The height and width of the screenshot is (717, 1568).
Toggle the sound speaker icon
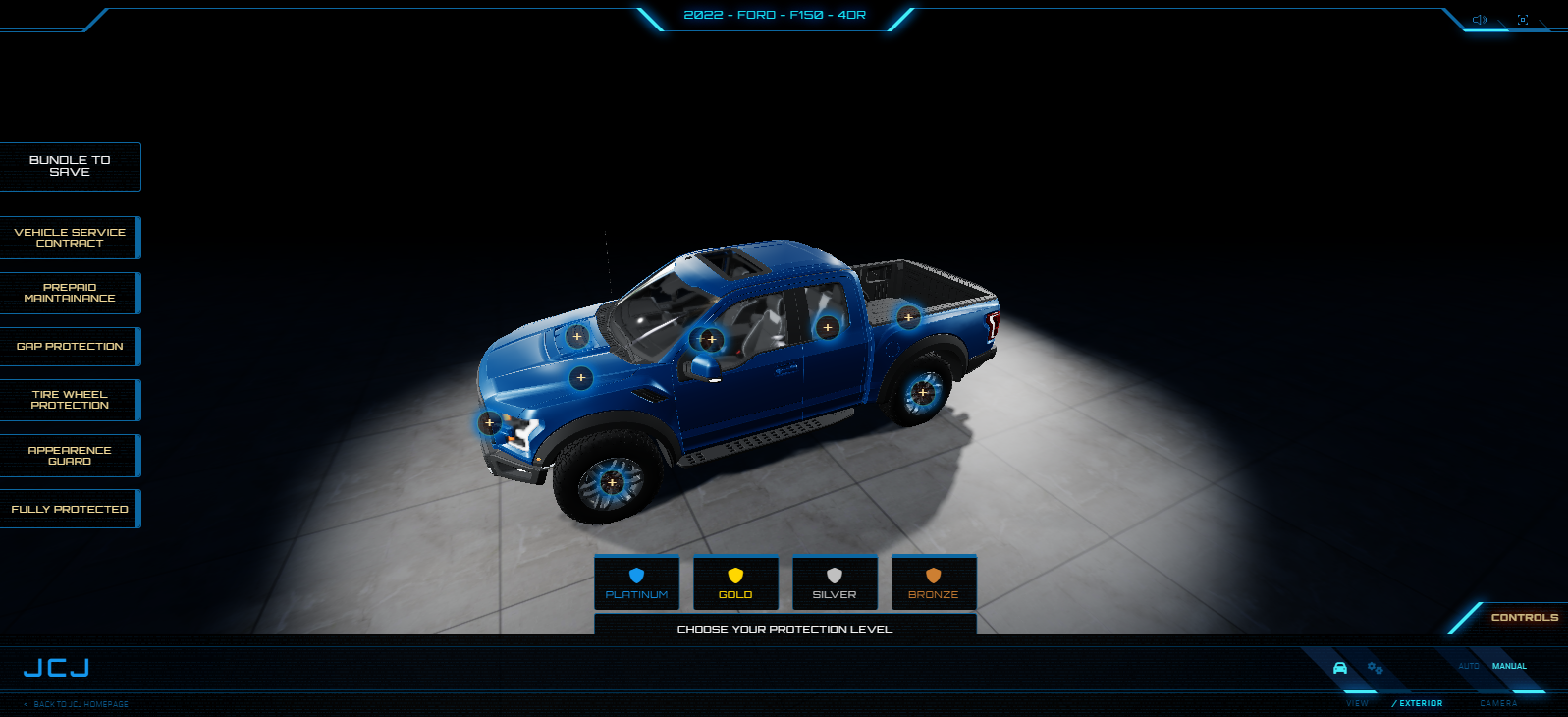point(1480,20)
